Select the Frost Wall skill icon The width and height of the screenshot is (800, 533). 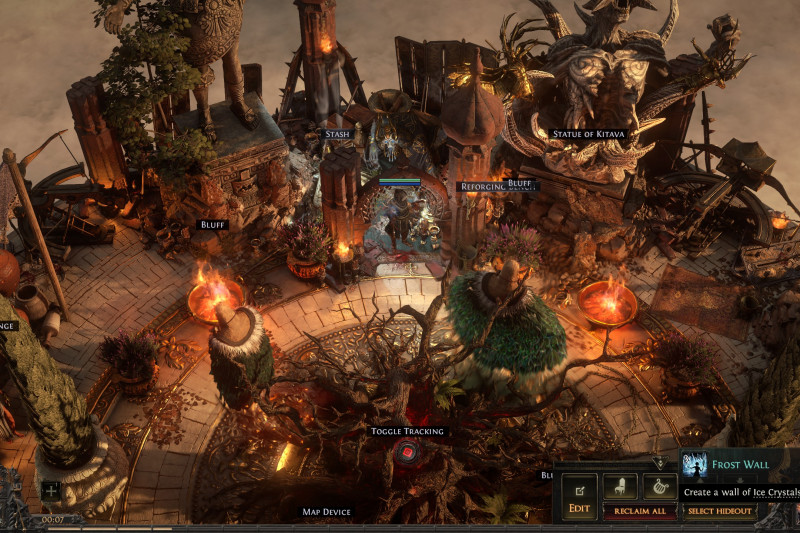point(694,465)
